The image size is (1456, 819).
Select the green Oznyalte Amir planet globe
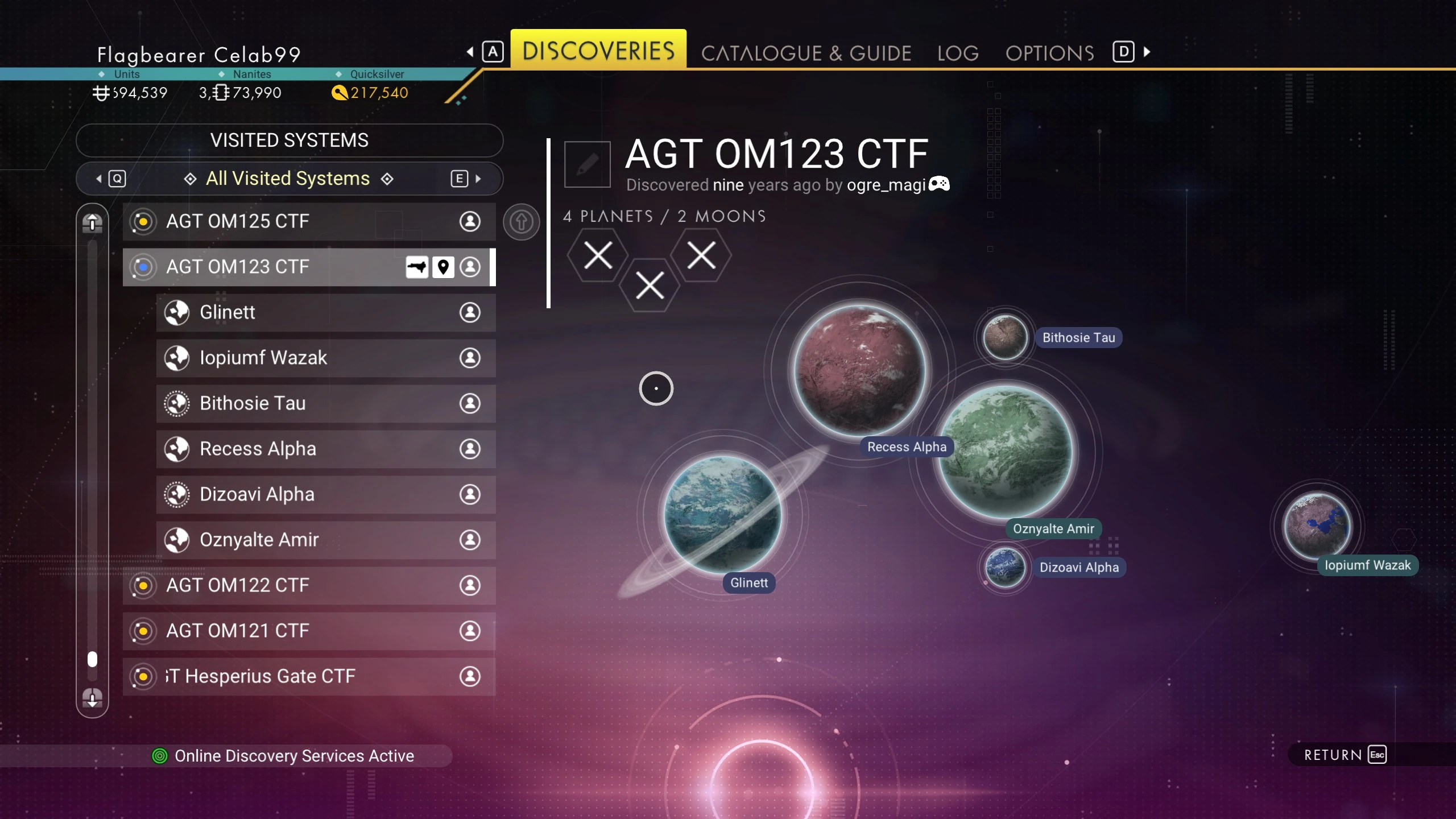(x=1005, y=452)
